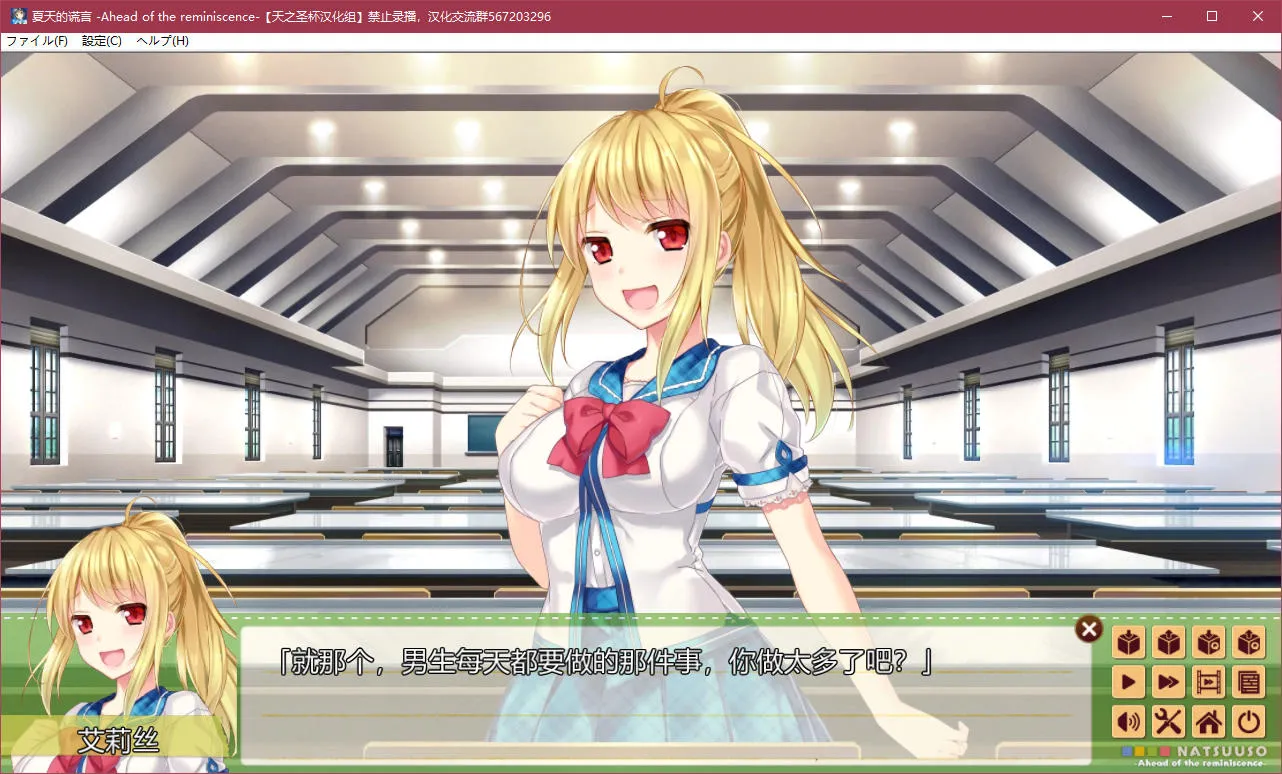Activate skip mode with the fast-forward icon
The width and height of the screenshot is (1282, 774).
(1168, 682)
